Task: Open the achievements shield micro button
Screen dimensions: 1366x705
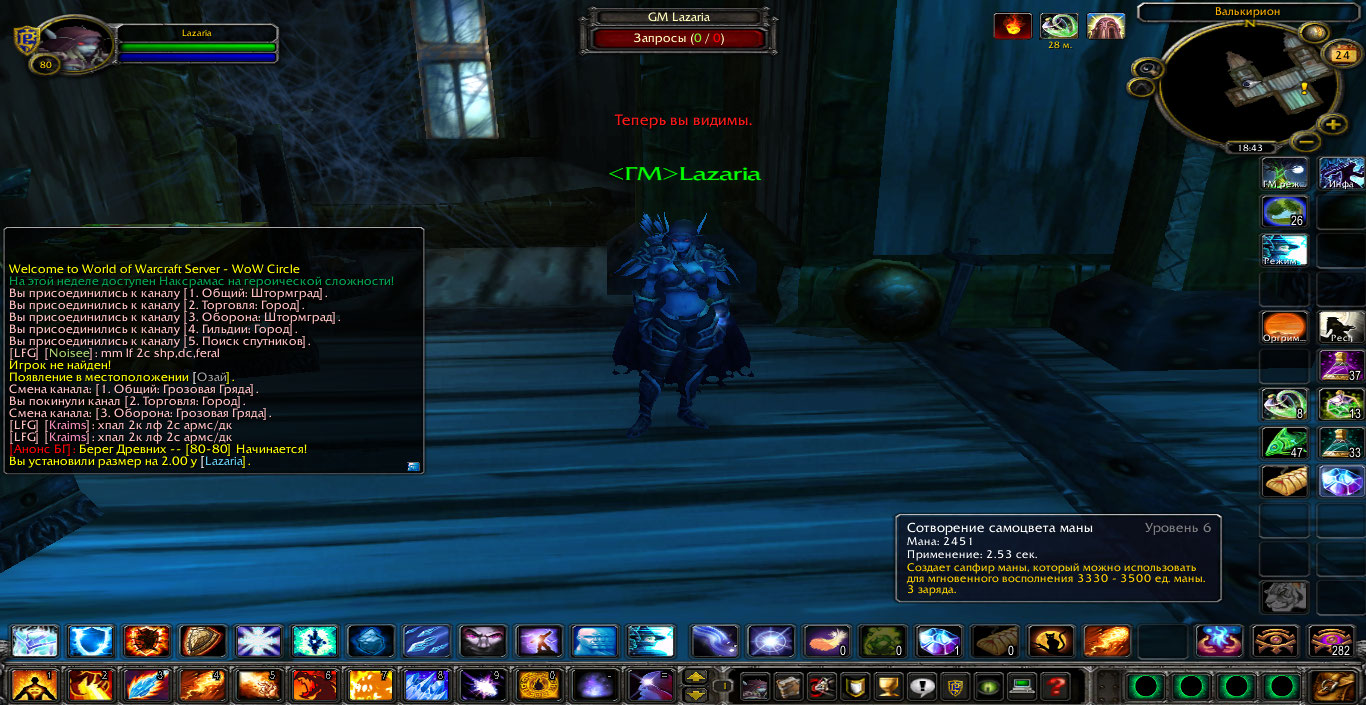Action: [x=853, y=686]
